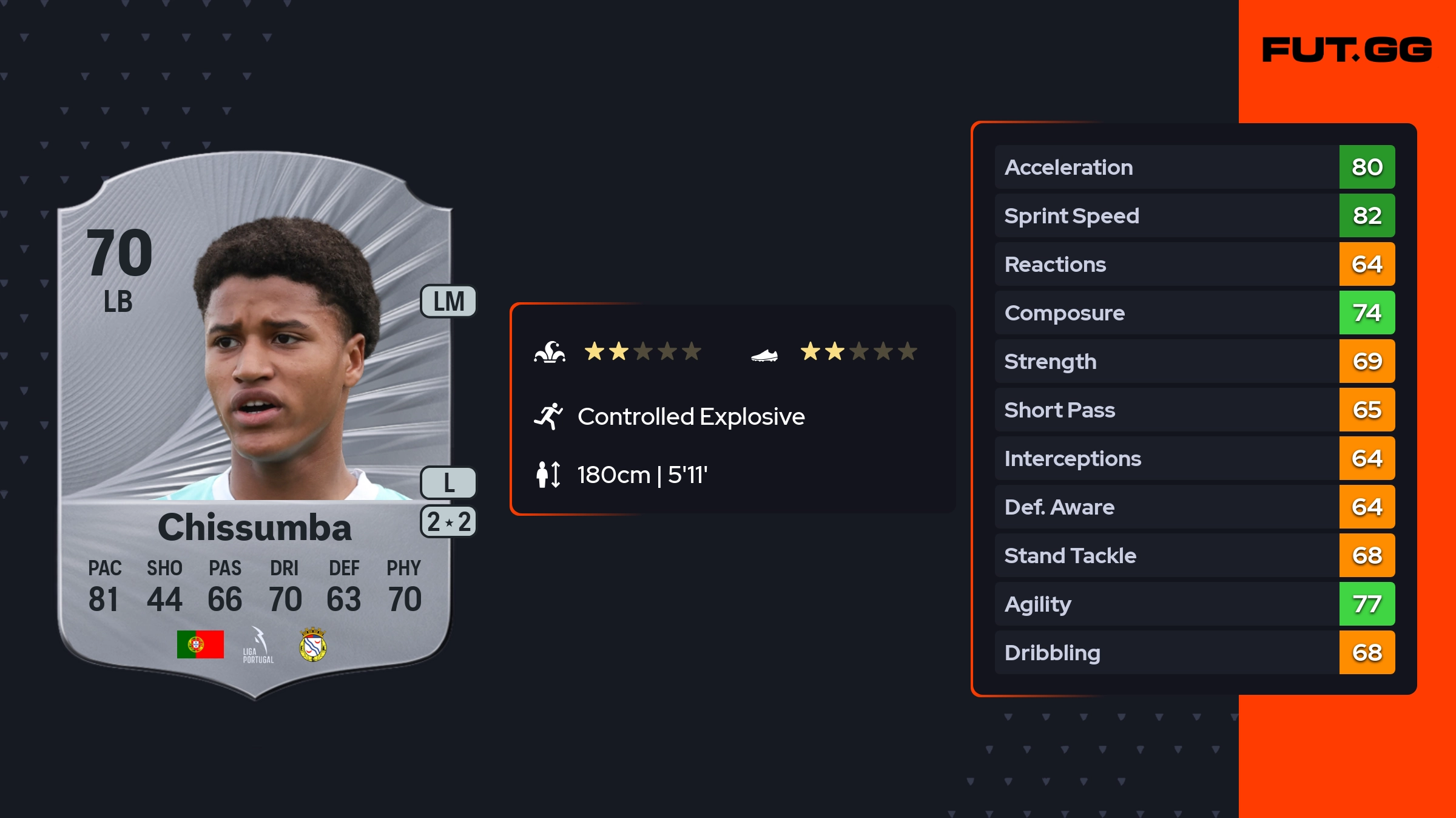The width and height of the screenshot is (1456, 818).
Task: Select the LM alternate position badge
Action: 448,302
